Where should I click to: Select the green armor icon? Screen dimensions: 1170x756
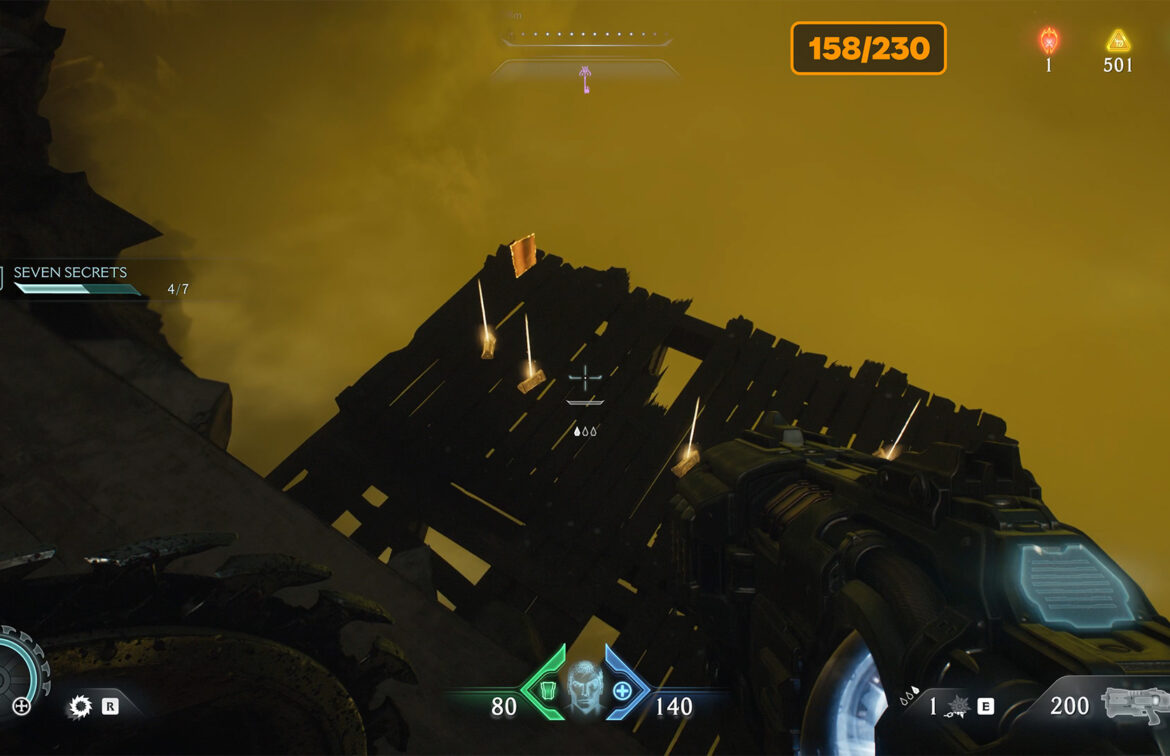point(546,691)
